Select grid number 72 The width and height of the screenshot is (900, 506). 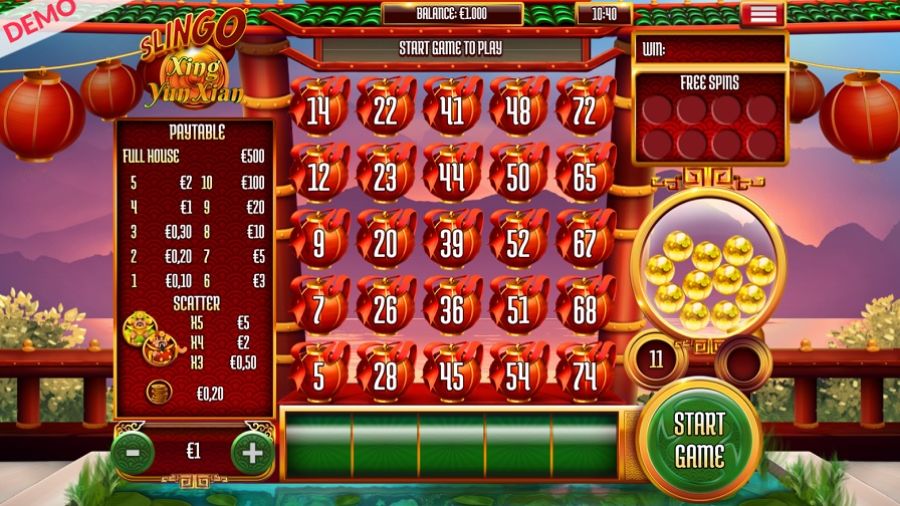tap(586, 111)
